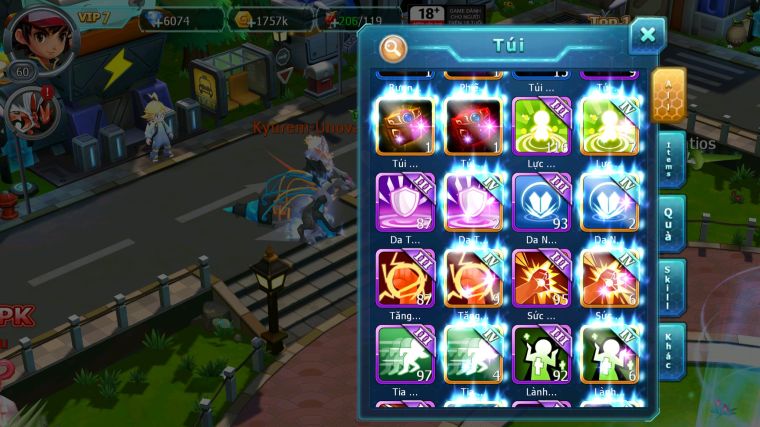Select the healing figure item with 92
This screenshot has width=760, height=427.
(541, 353)
